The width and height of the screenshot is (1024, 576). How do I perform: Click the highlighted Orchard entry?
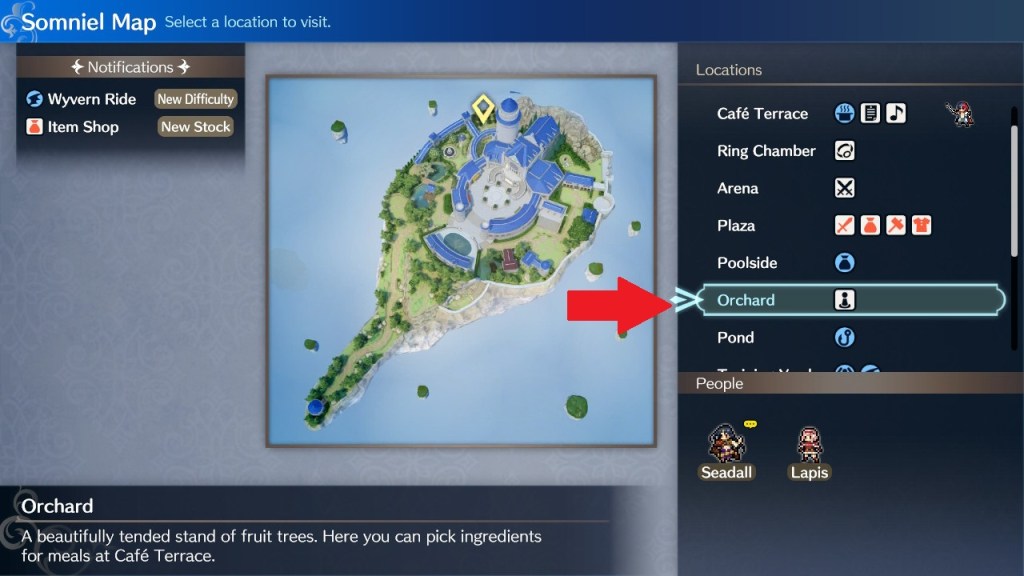(746, 300)
